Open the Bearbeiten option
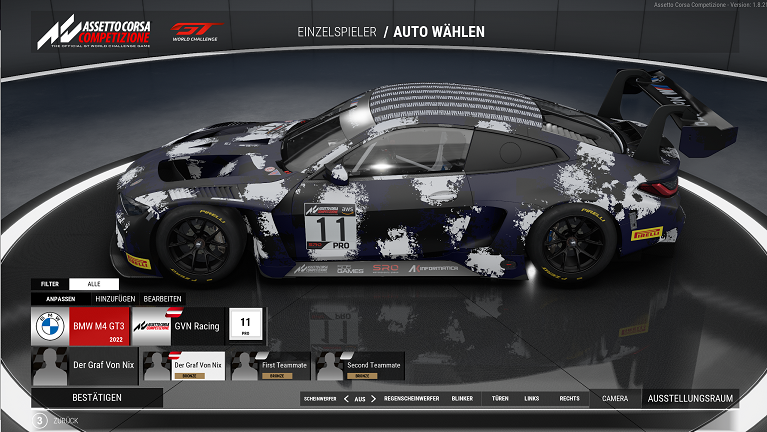 click(162, 299)
